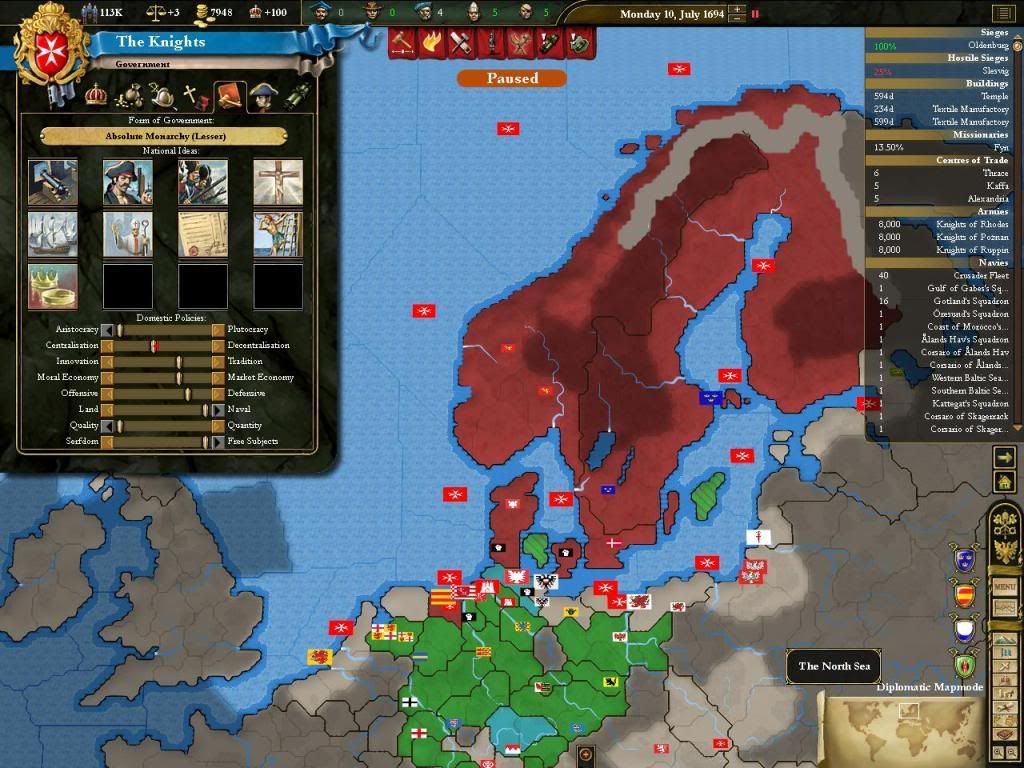Select the Crusader Fleet navy entry
1024x768 pixels.
pos(945,276)
